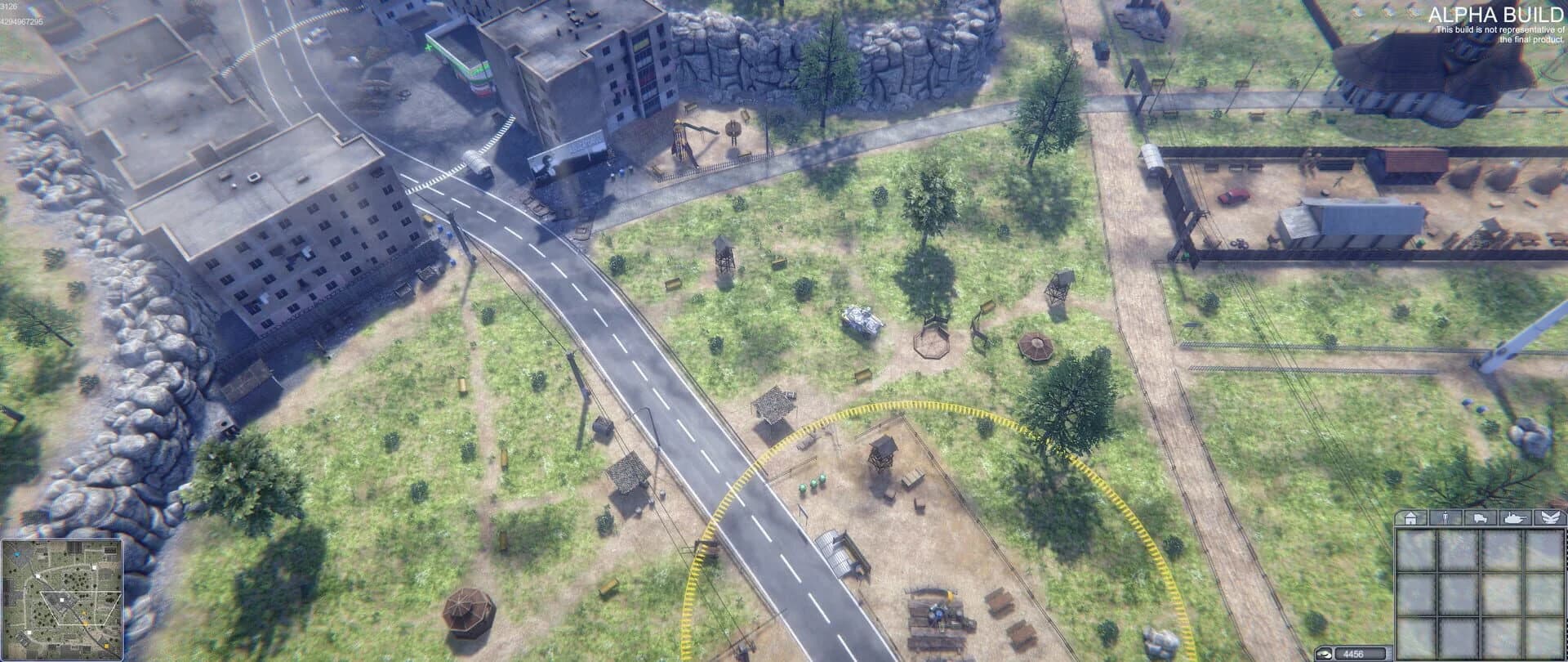Select the Tank category icon
The width and height of the screenshot is (1568, 662).
coord(1515,517)
